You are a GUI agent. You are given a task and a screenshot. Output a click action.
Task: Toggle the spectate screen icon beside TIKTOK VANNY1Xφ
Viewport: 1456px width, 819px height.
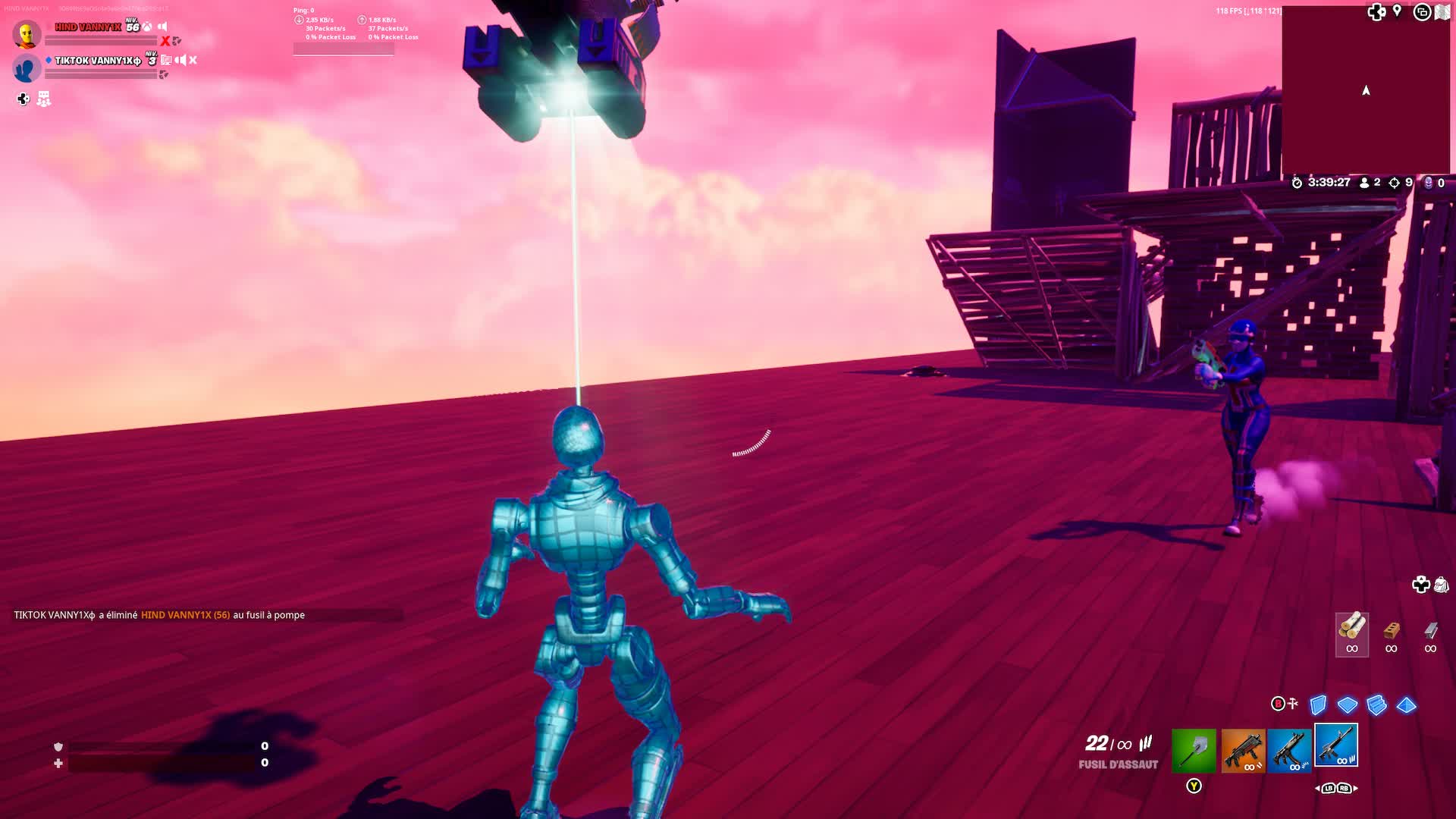coord(166,60)
